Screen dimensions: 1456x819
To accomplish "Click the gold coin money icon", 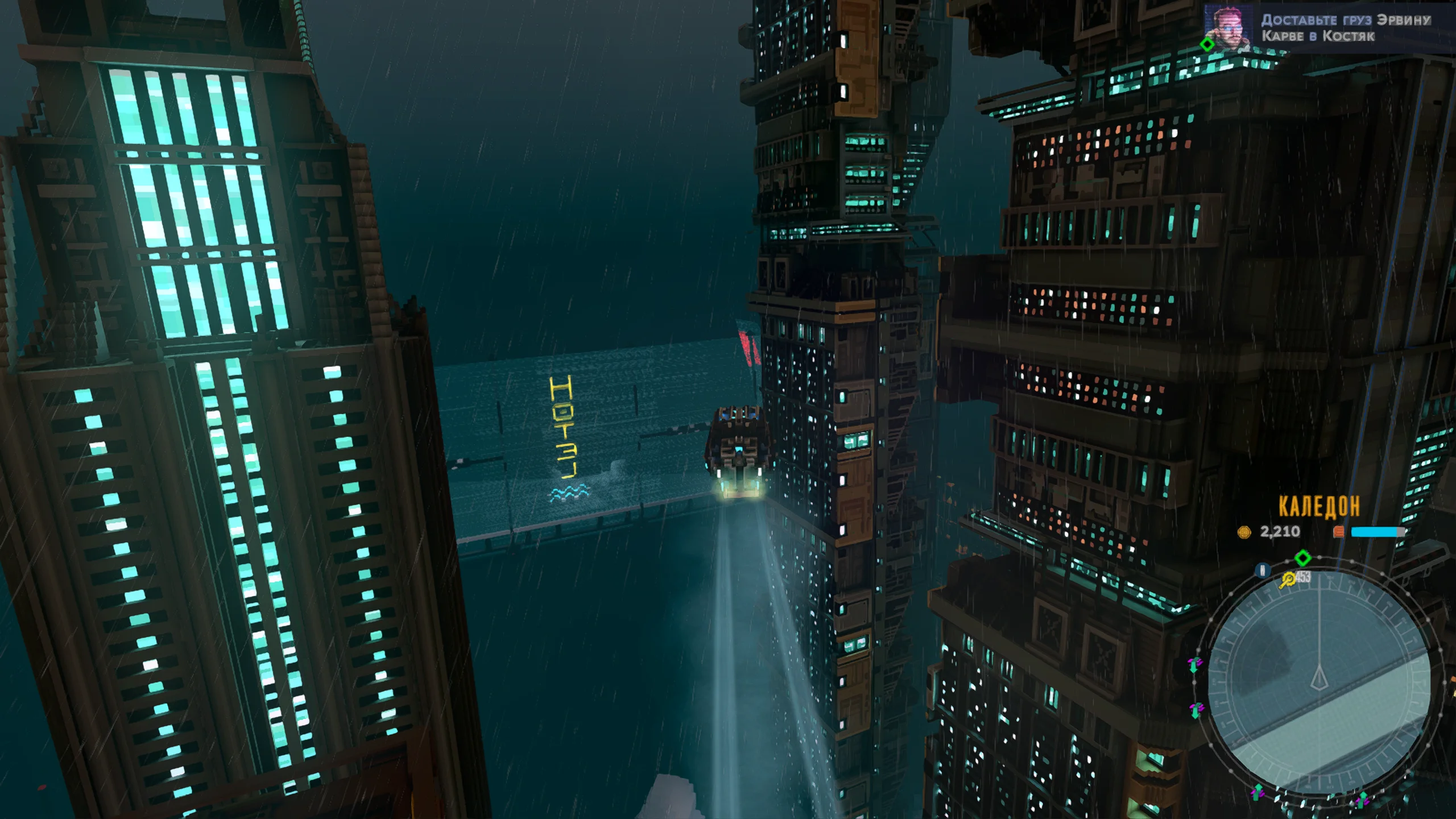I will pos(1244,532).
